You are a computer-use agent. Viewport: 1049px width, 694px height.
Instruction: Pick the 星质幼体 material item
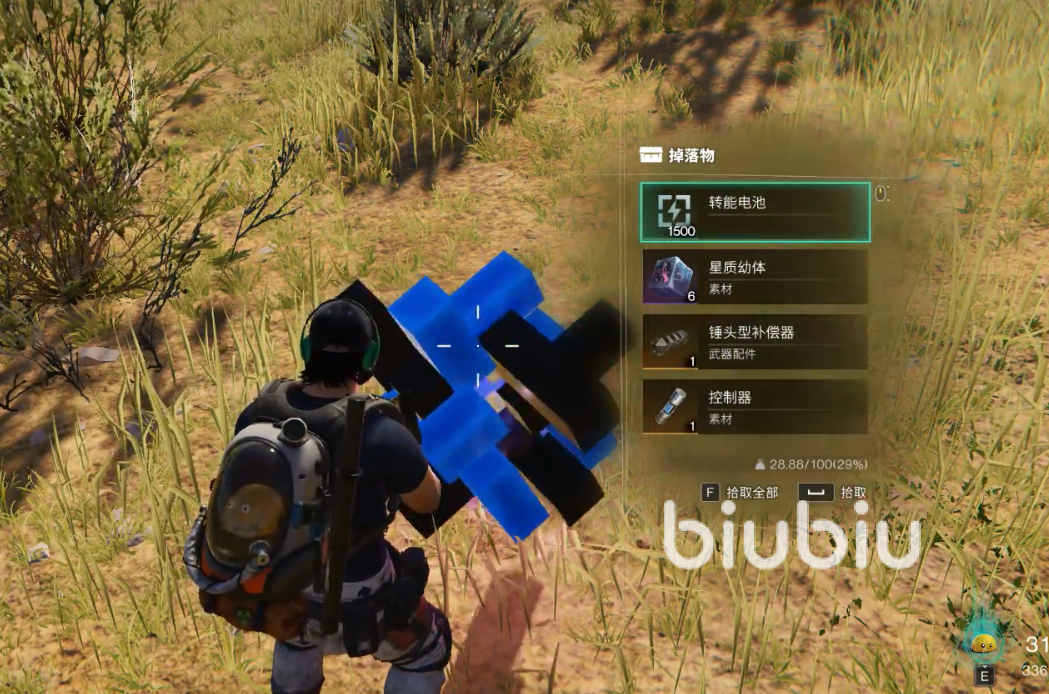[x=755, y=277]
